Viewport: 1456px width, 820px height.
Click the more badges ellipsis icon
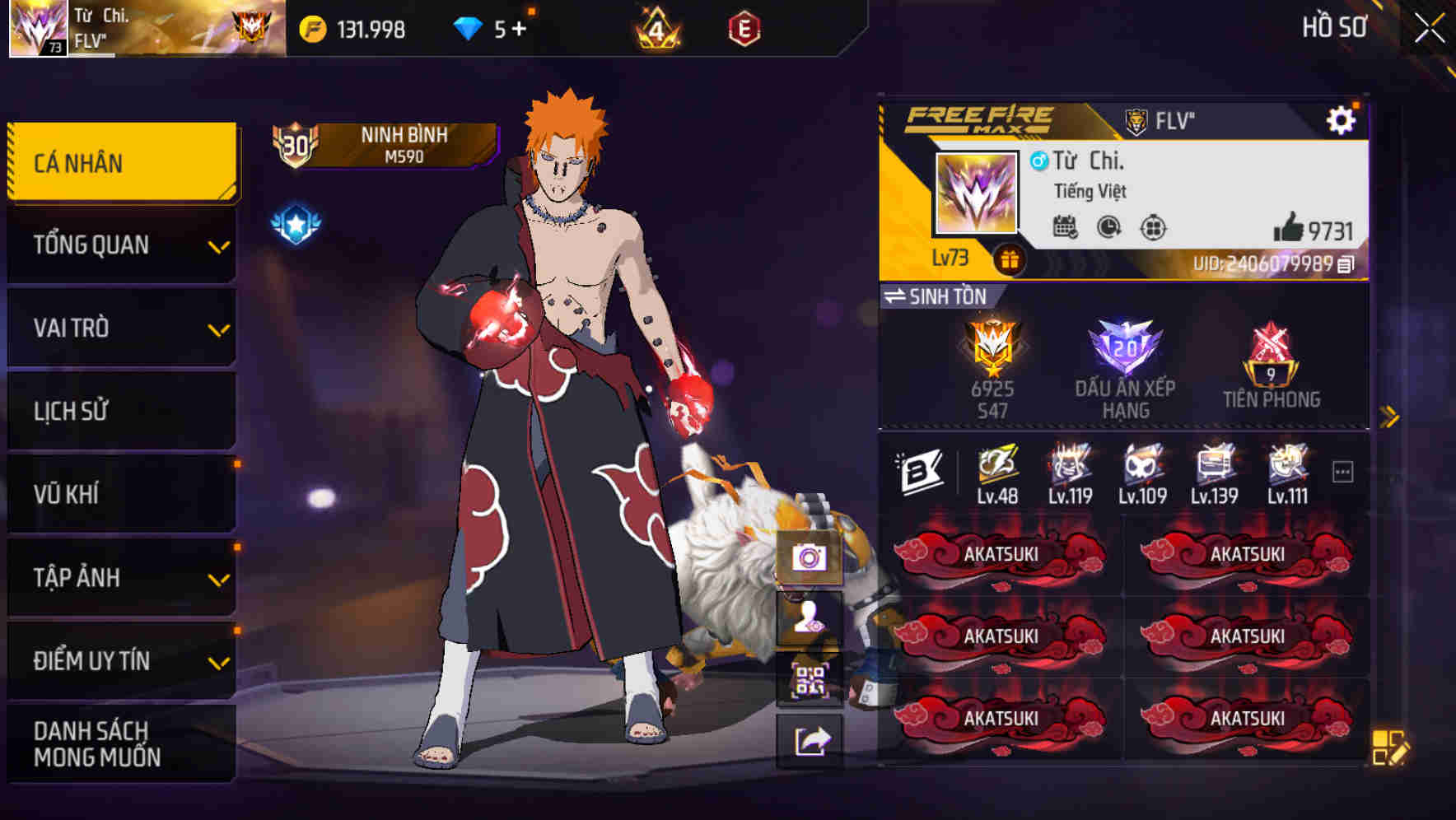pos(1343,469)
